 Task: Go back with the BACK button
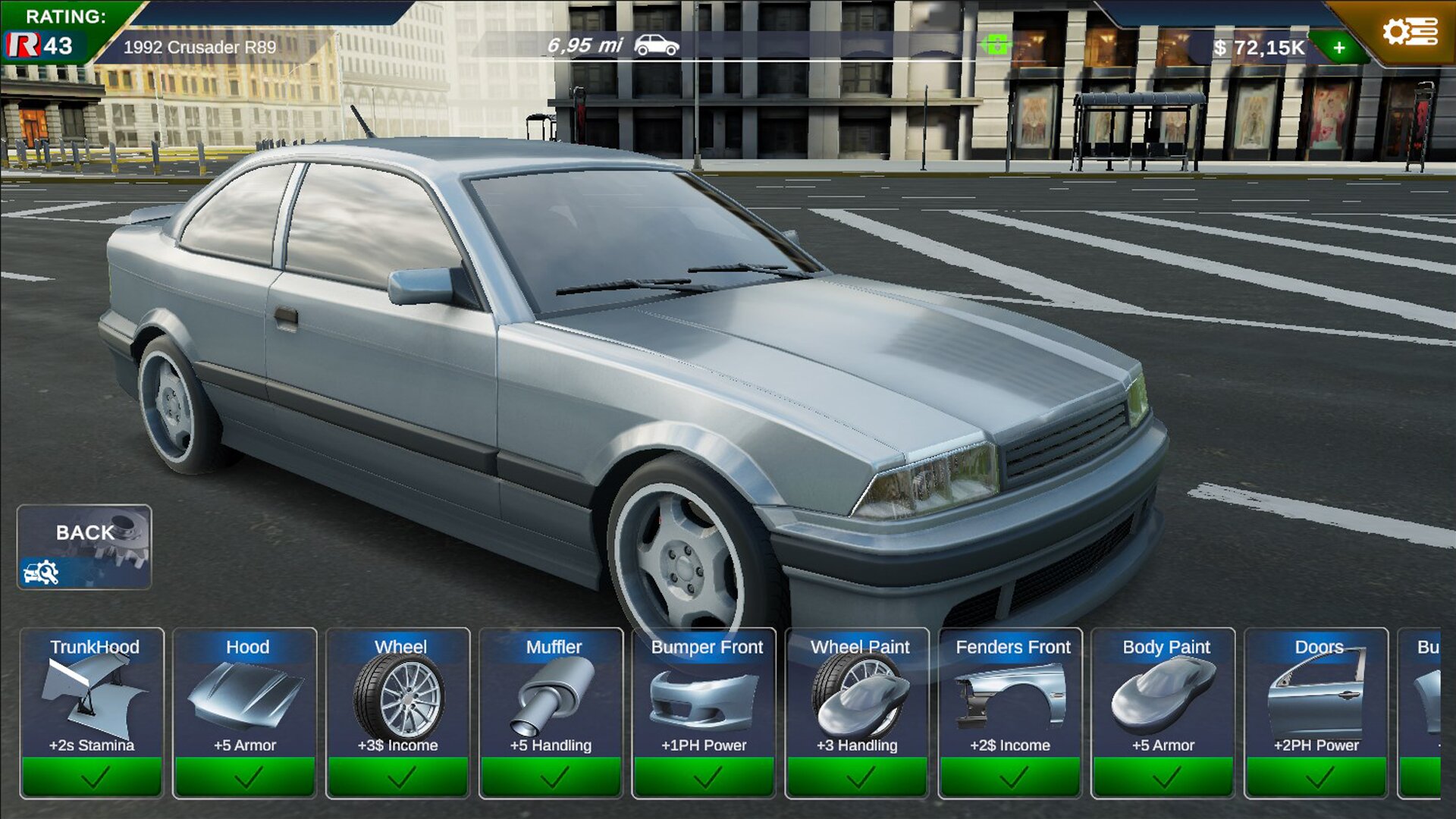(x=84, y=547)
